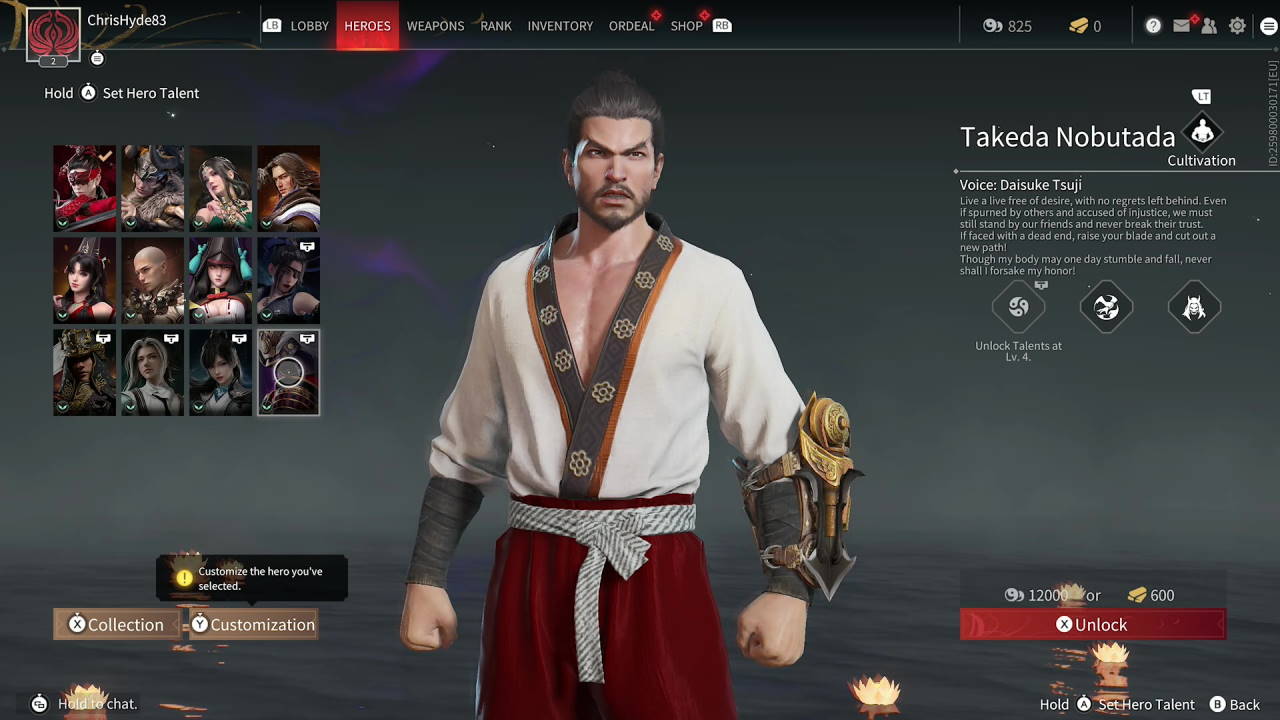Select the middle wolf talent icon
The image size is (1280, 720).
[1106, 307]
